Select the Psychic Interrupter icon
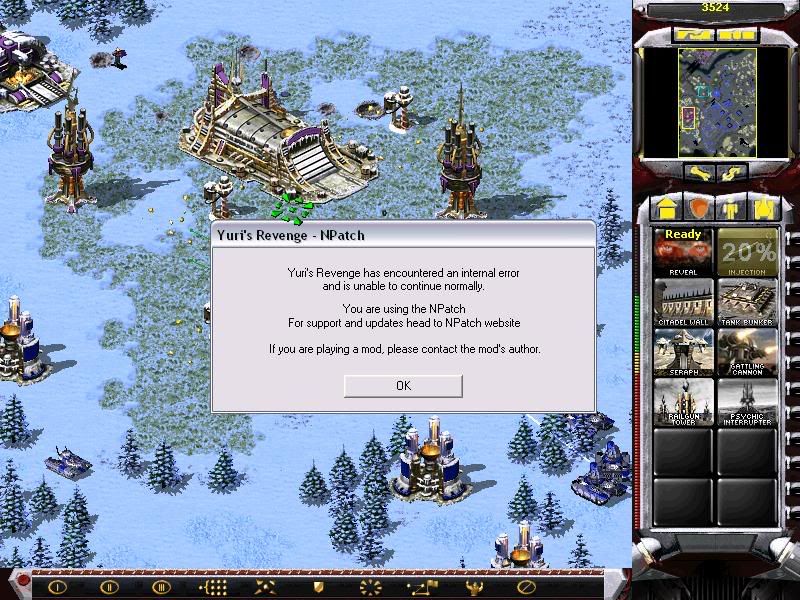Screen dimensions: 800x600 click(747, 403)
